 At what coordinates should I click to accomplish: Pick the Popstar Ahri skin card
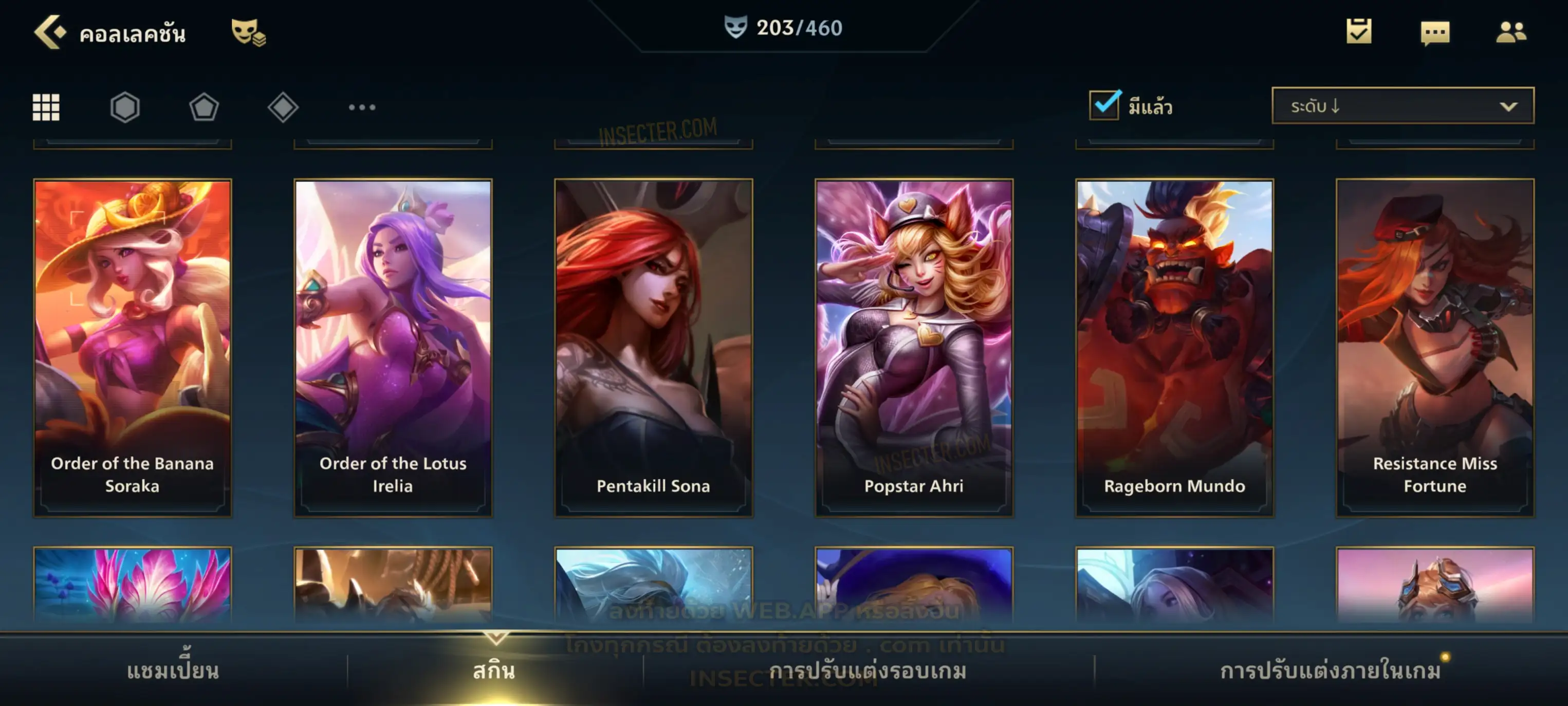914,347
